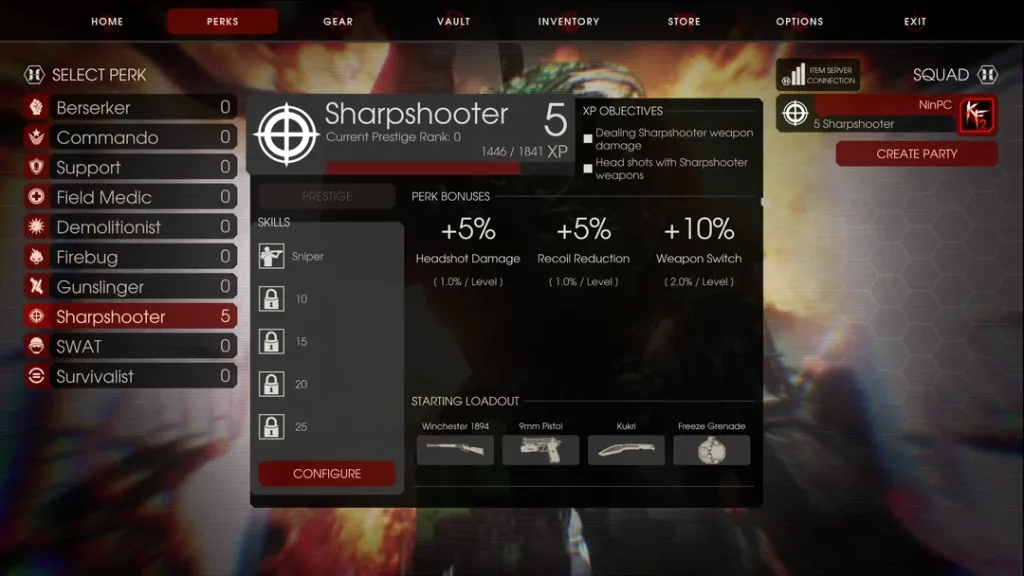Switch to the Gear tab

338,21
